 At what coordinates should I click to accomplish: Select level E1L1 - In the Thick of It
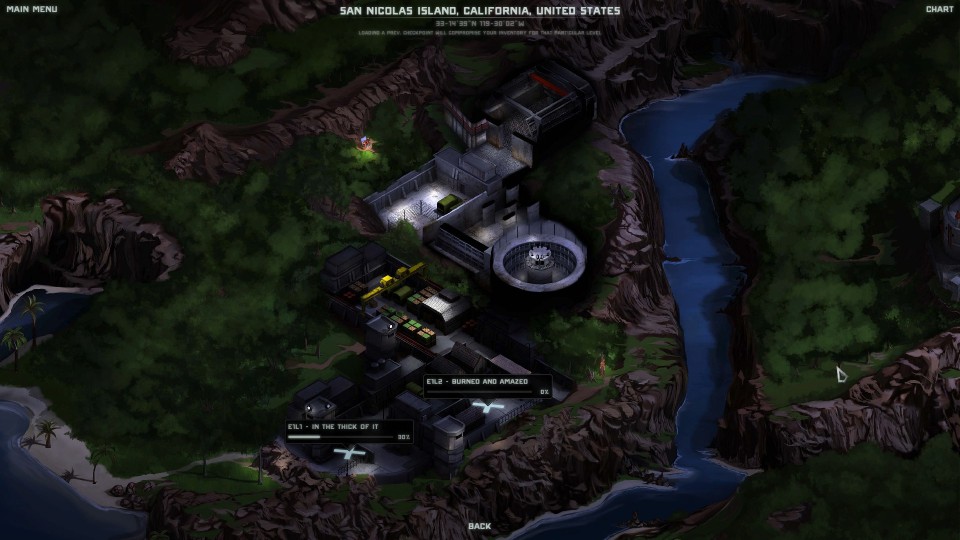point(349,431)
